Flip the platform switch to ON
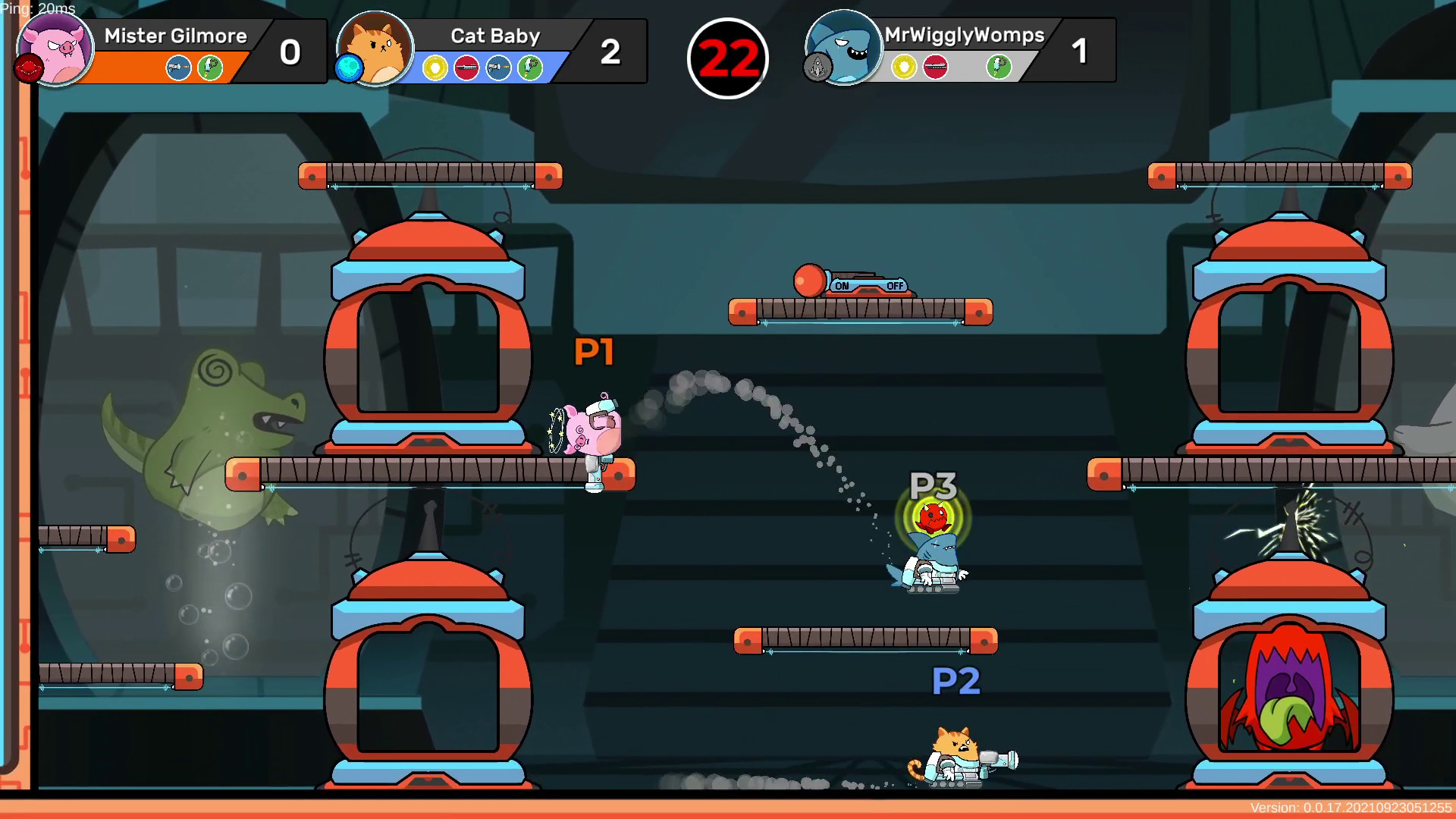 coord(843,287)
